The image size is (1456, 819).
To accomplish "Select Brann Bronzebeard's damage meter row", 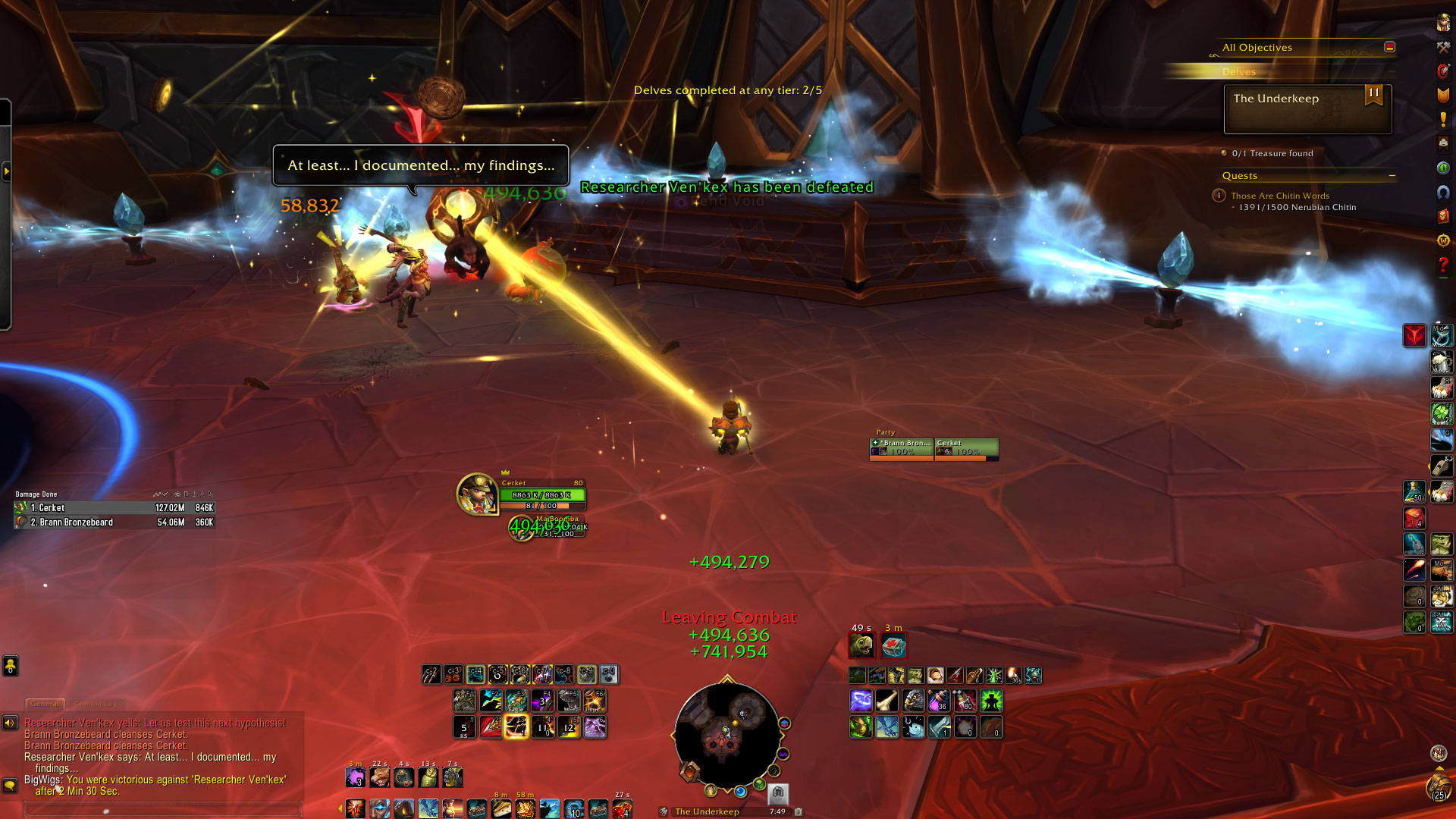I will point(114,522).
